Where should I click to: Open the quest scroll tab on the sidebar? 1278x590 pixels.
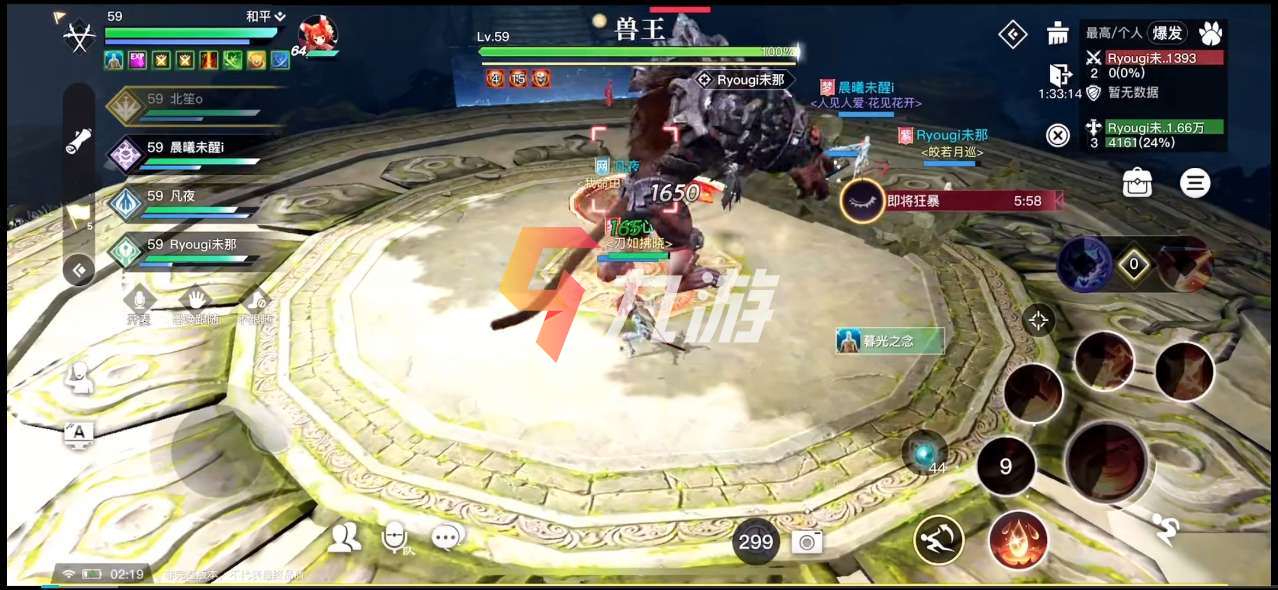tap(79, 142)
